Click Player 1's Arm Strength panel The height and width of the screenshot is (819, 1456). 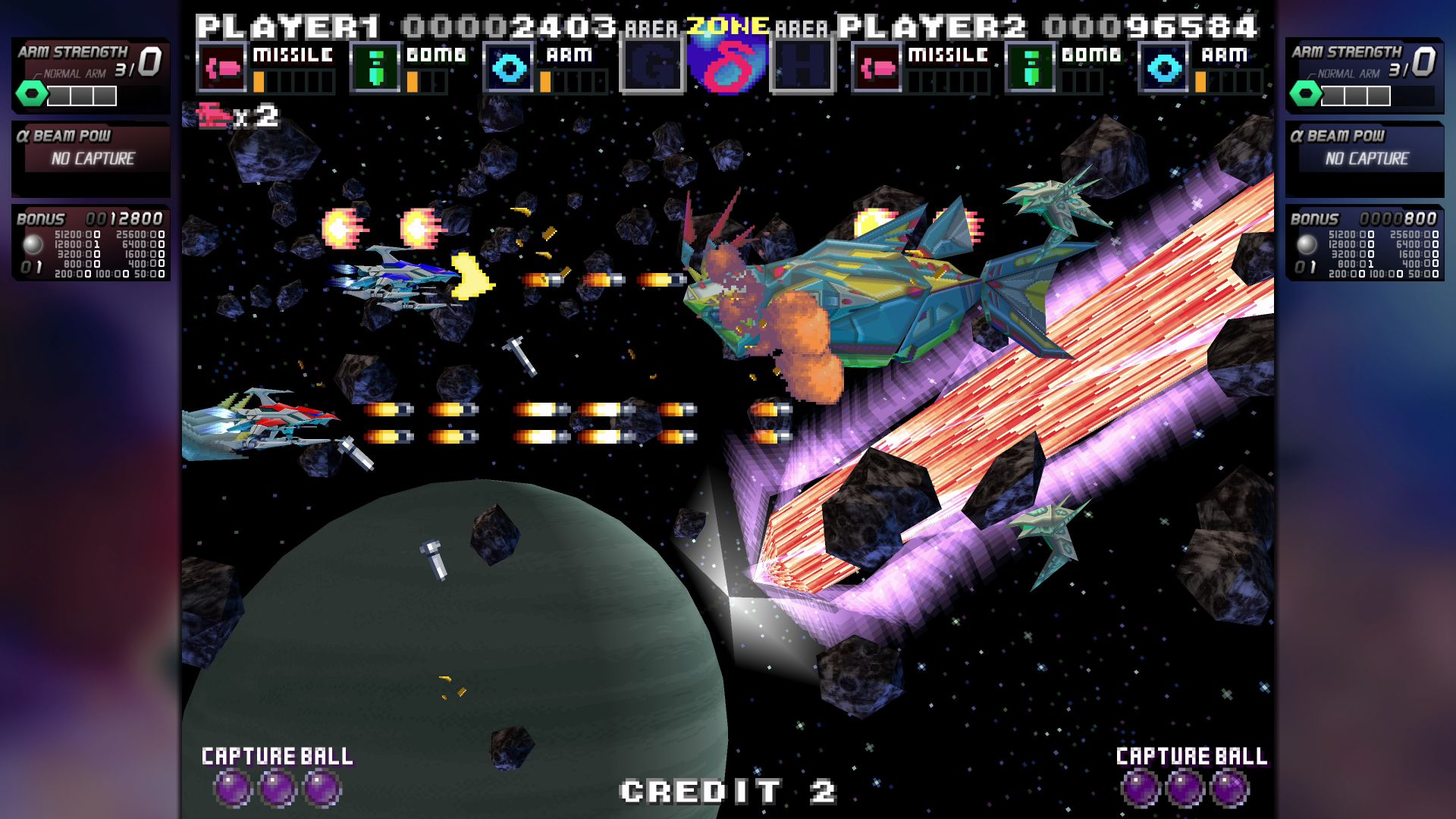(x=90, y=76)
